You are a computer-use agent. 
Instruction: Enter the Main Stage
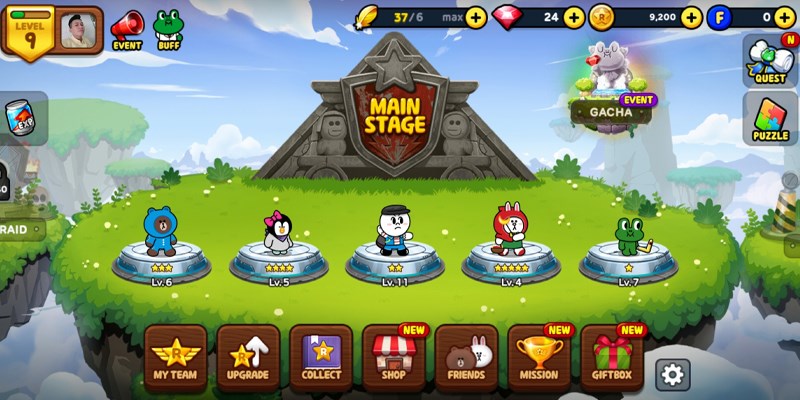pyautogui.click(x=395, y=115)
